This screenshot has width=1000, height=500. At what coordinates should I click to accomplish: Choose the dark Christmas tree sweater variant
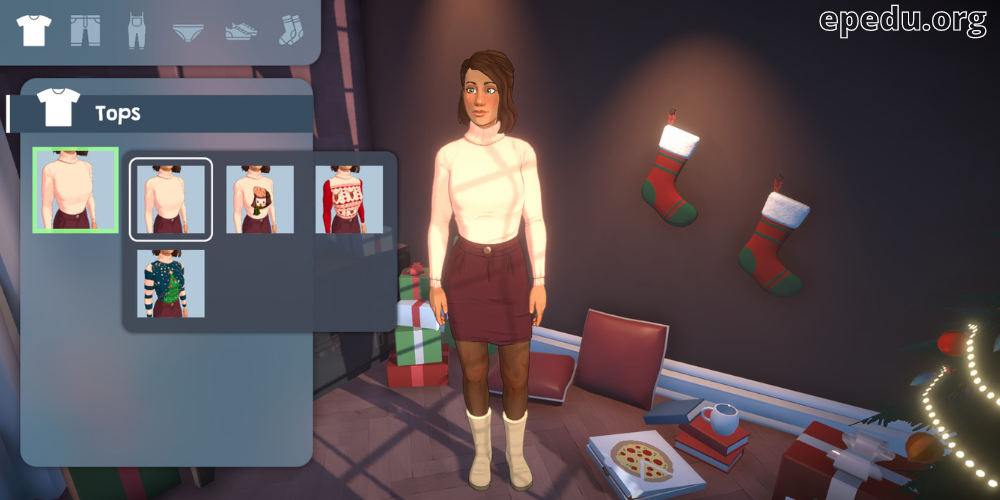click(x=171, y=284)
